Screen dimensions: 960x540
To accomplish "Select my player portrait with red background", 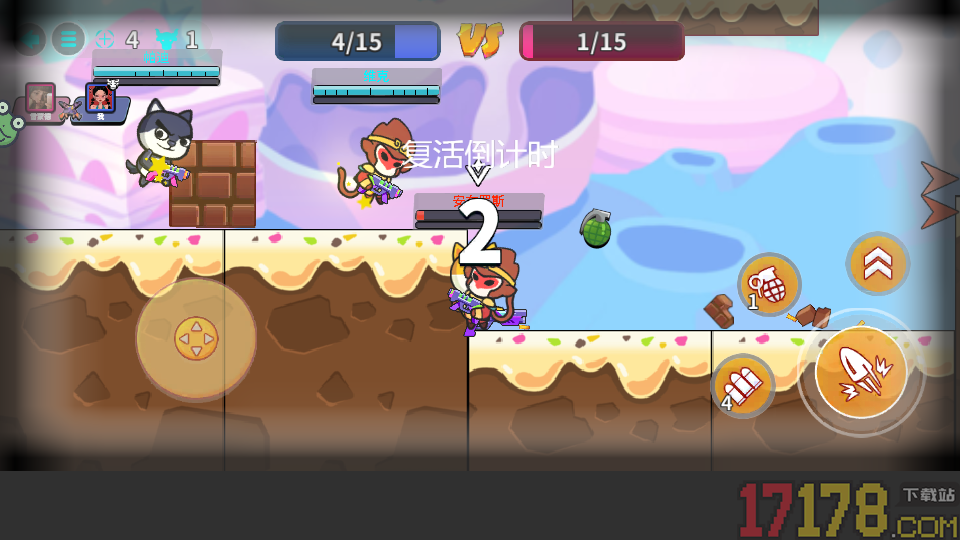I will pos(100,99).
